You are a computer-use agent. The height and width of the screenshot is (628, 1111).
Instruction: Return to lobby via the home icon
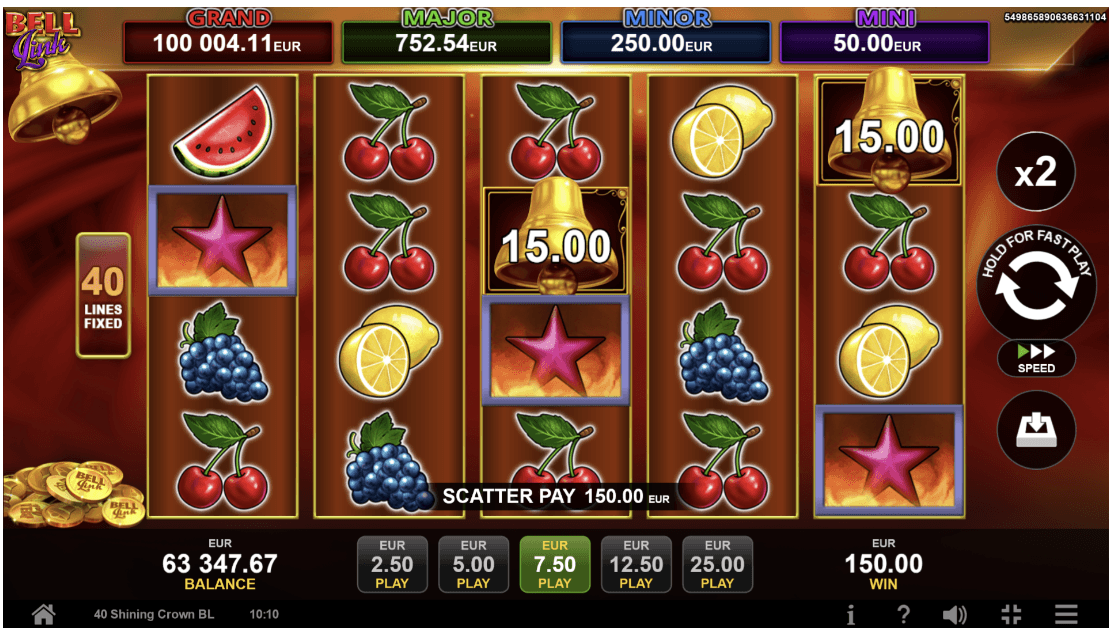point(43,614)
